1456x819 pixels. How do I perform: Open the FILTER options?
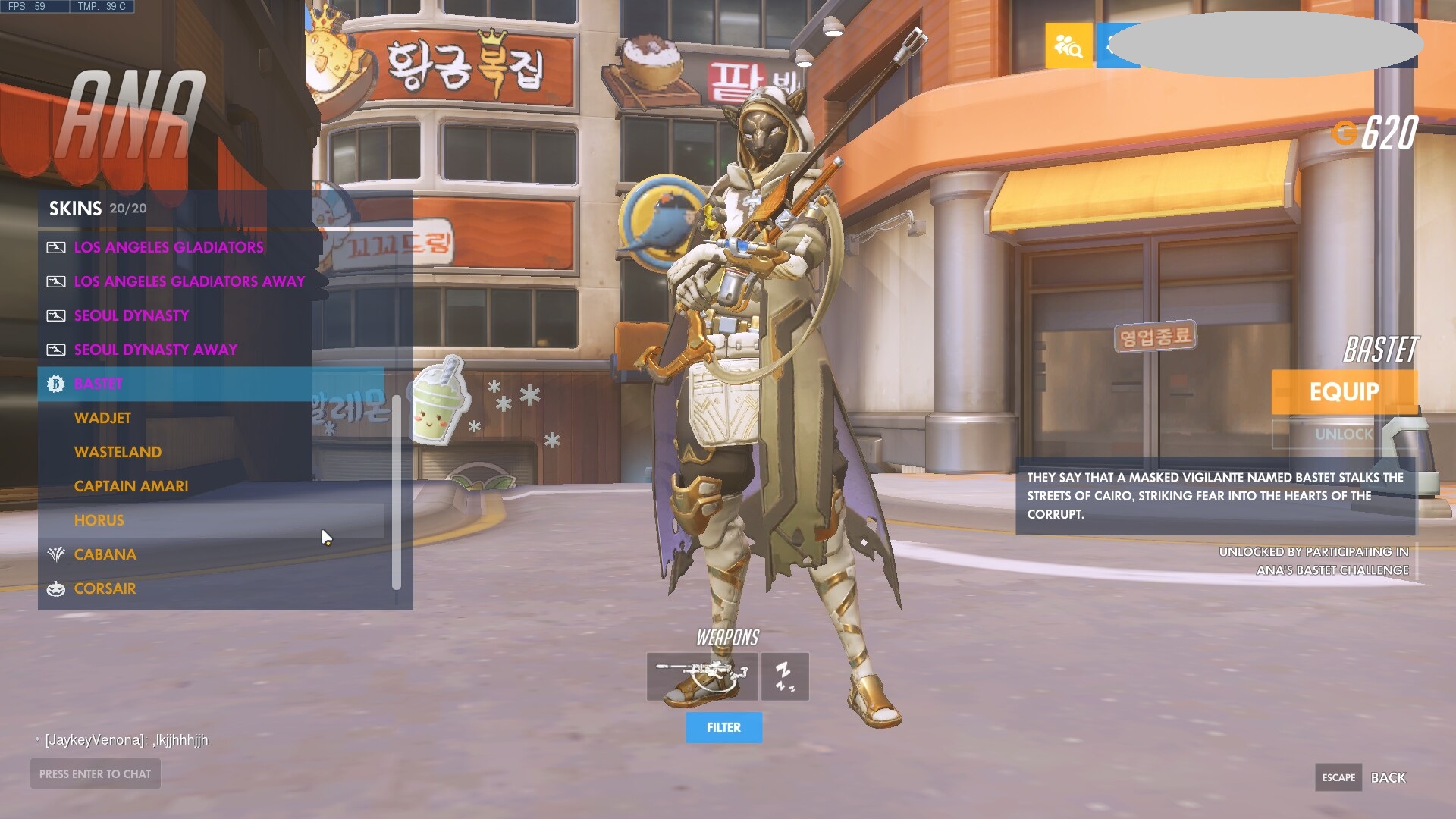(723, 726)
